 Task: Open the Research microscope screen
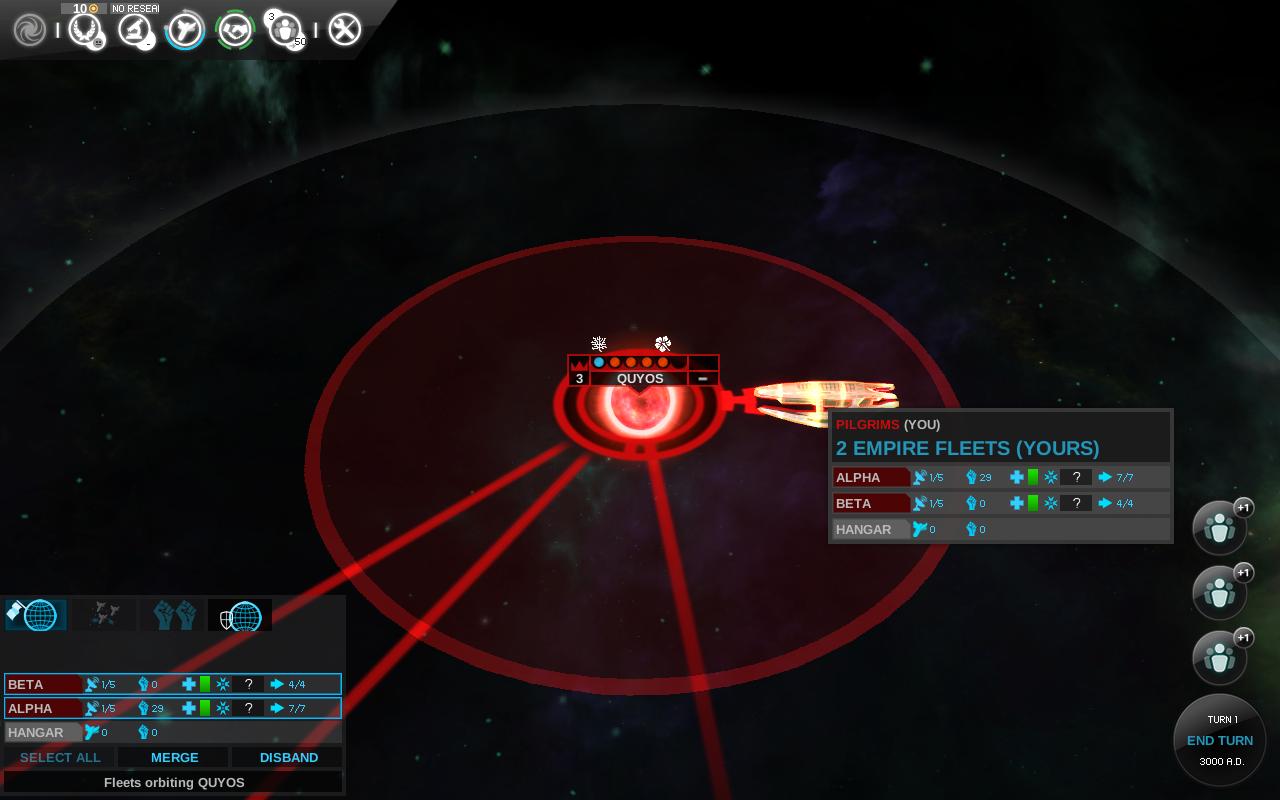click(134, 30)
